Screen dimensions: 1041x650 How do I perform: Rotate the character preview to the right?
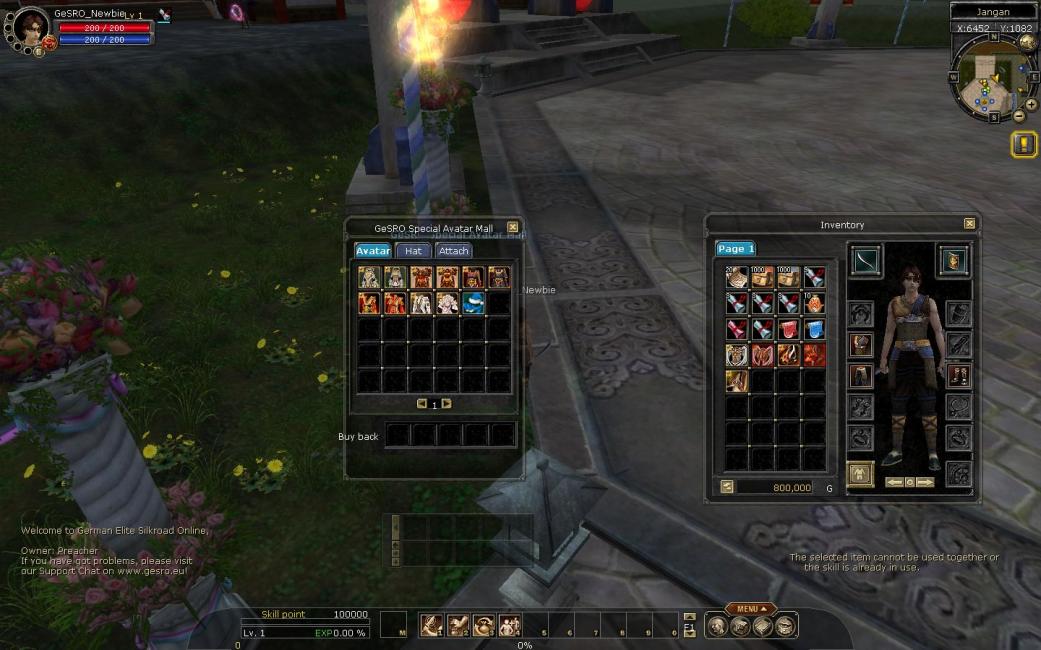pos(926,482)
